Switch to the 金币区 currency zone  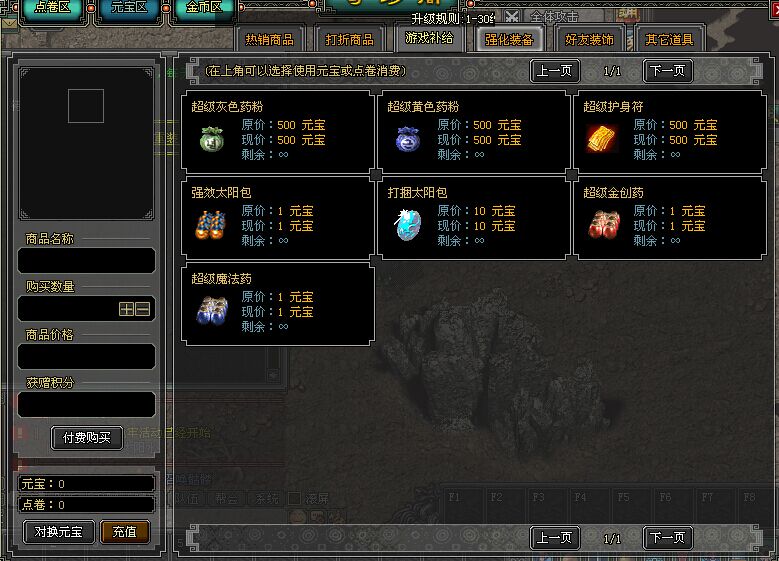click(x=203, y=8)
